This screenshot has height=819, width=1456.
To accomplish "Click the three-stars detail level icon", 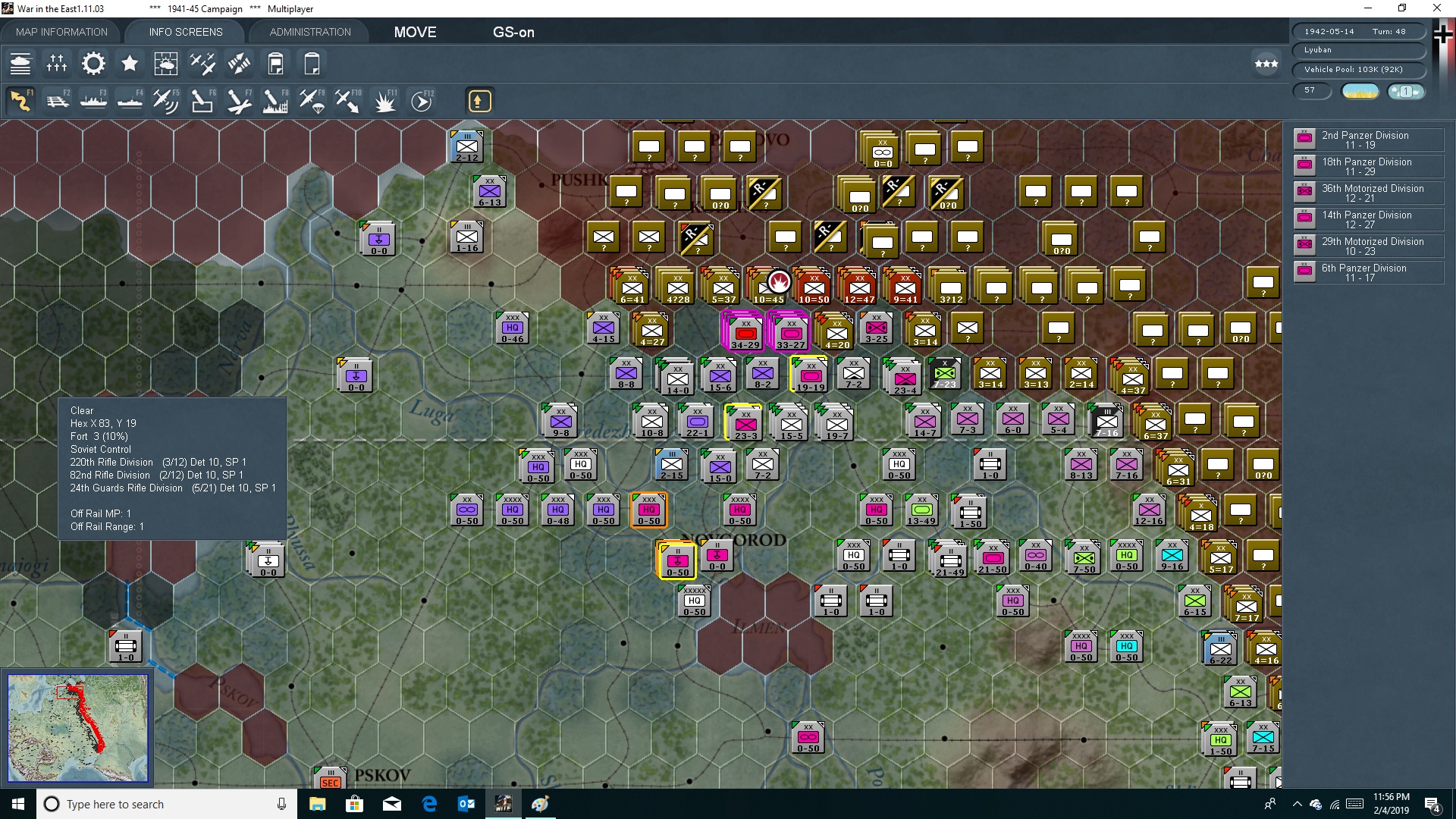I will (x=1265, y=64).
